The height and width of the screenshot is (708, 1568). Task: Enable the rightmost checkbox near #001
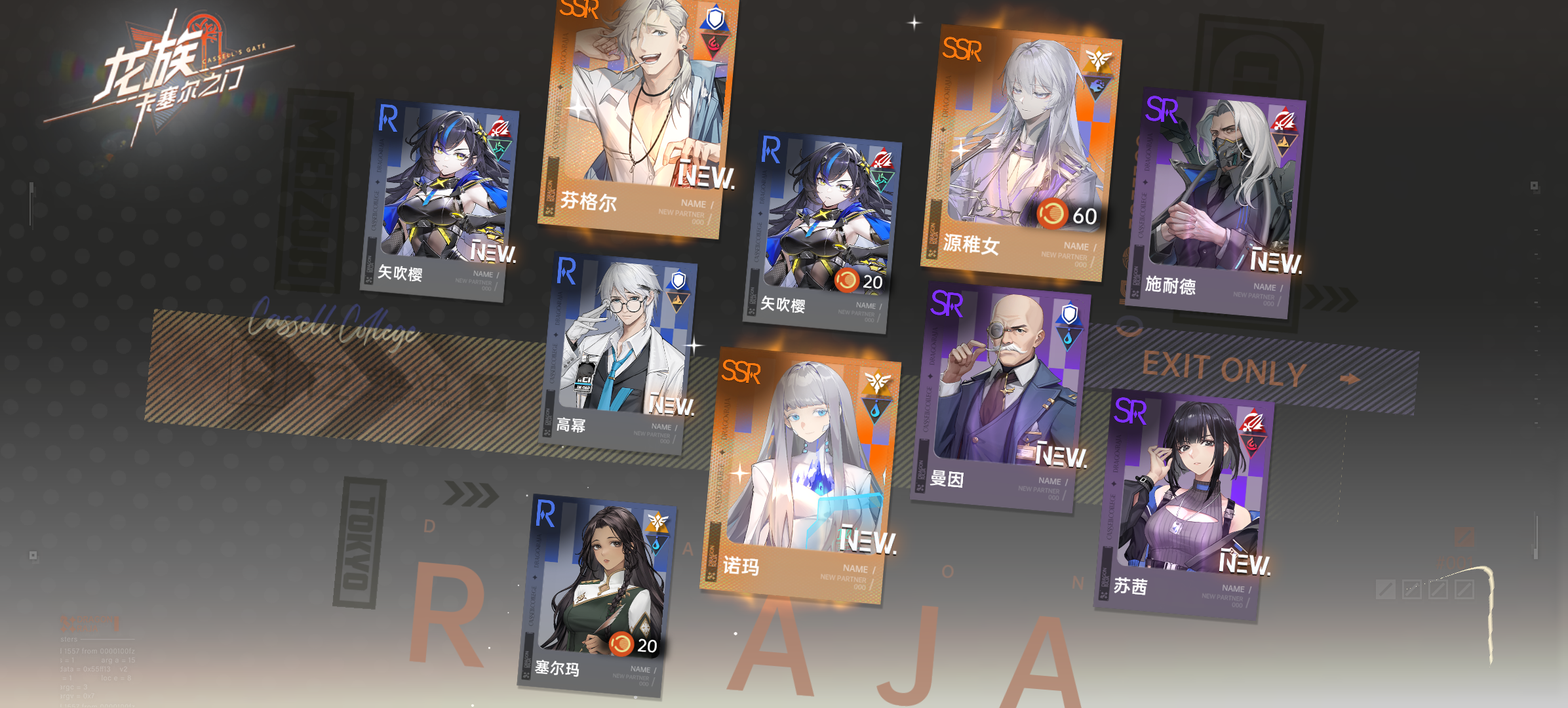coord(1465,589)
